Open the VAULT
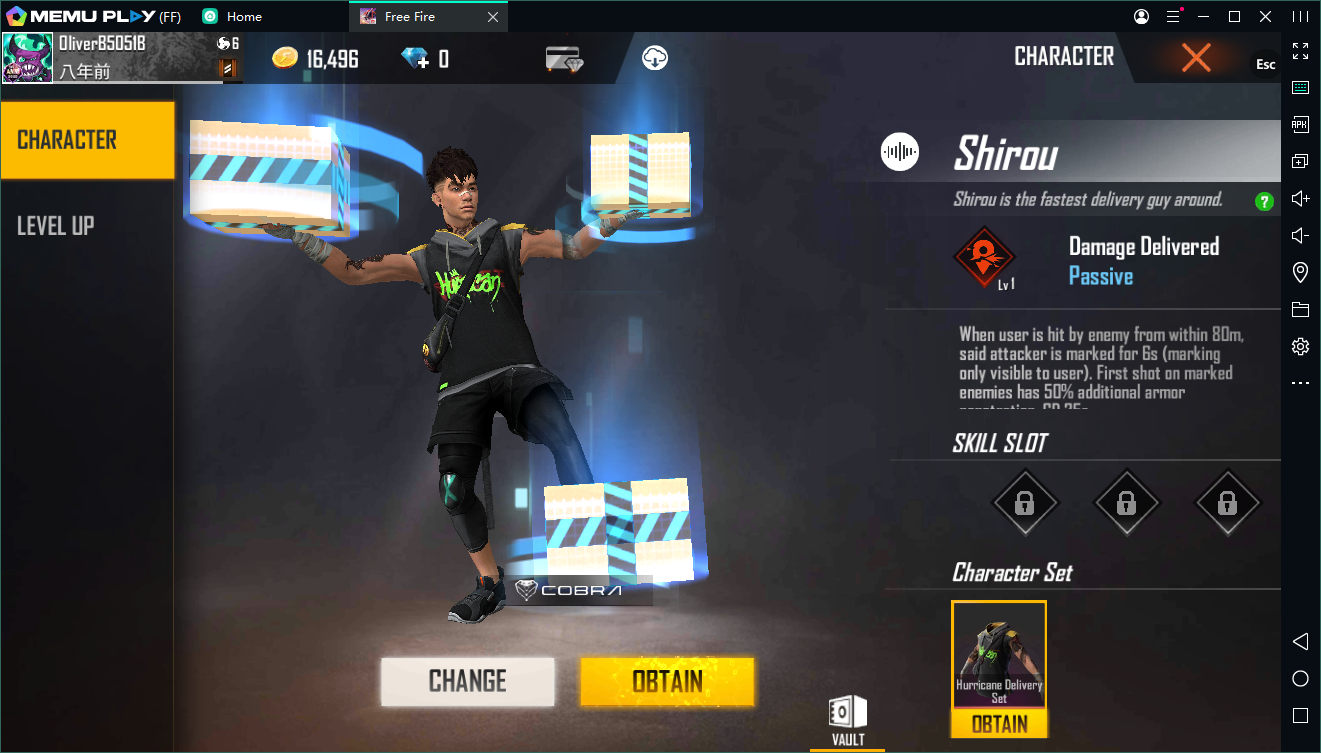 (847, 720)
